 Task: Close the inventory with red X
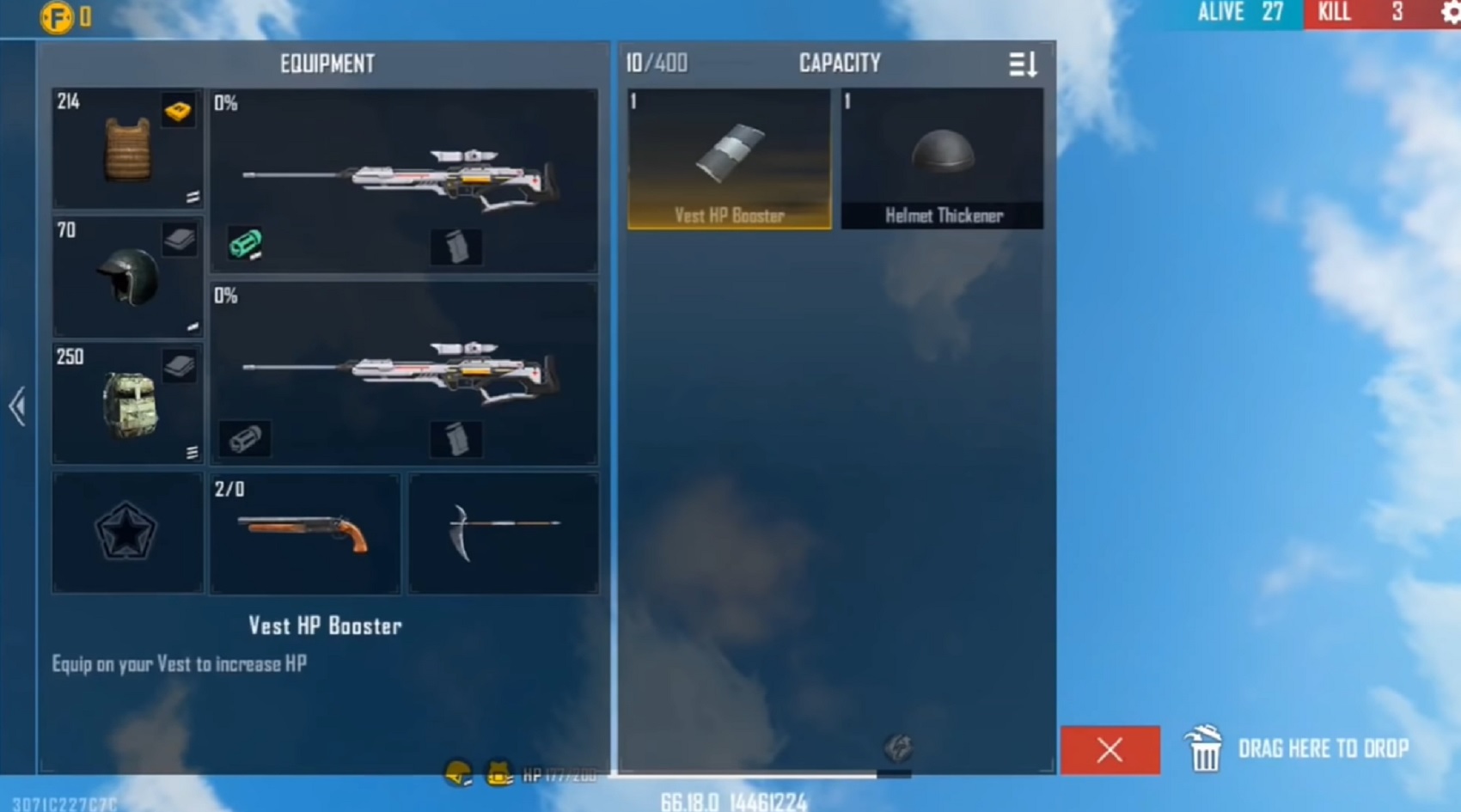click(1110, 750)
